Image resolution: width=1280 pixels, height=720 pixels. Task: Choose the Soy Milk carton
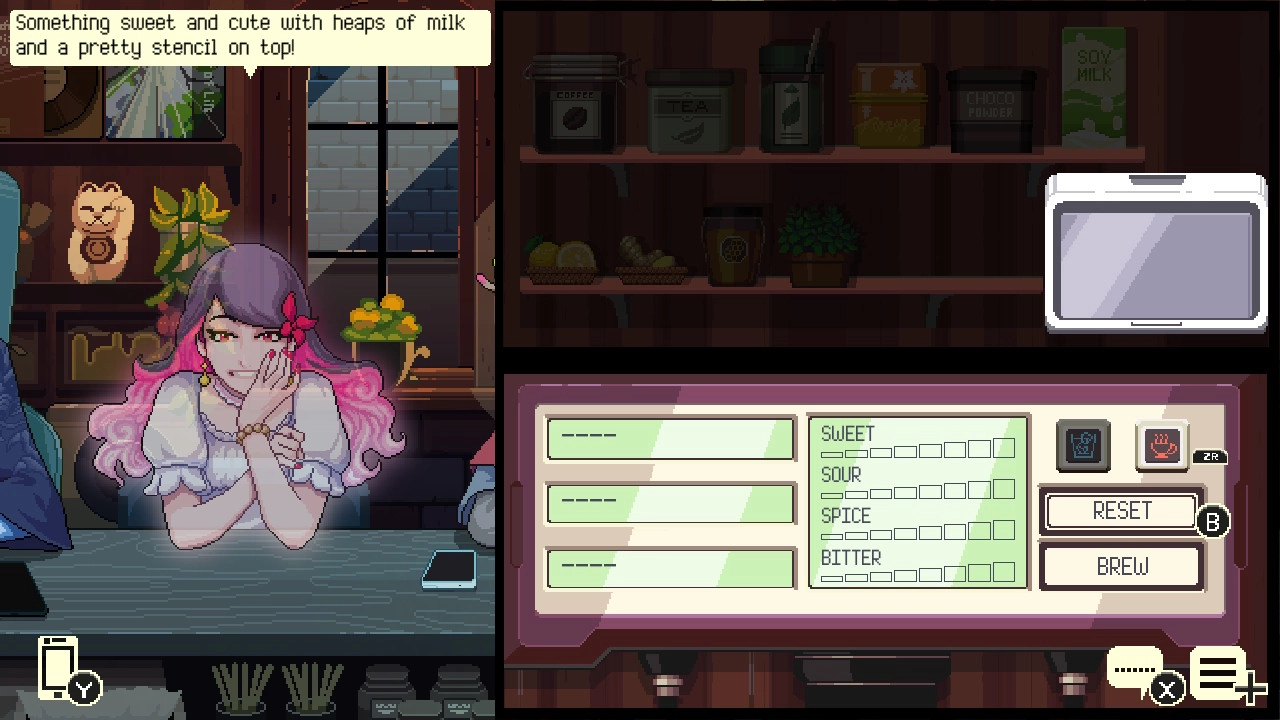[1094, 88]
